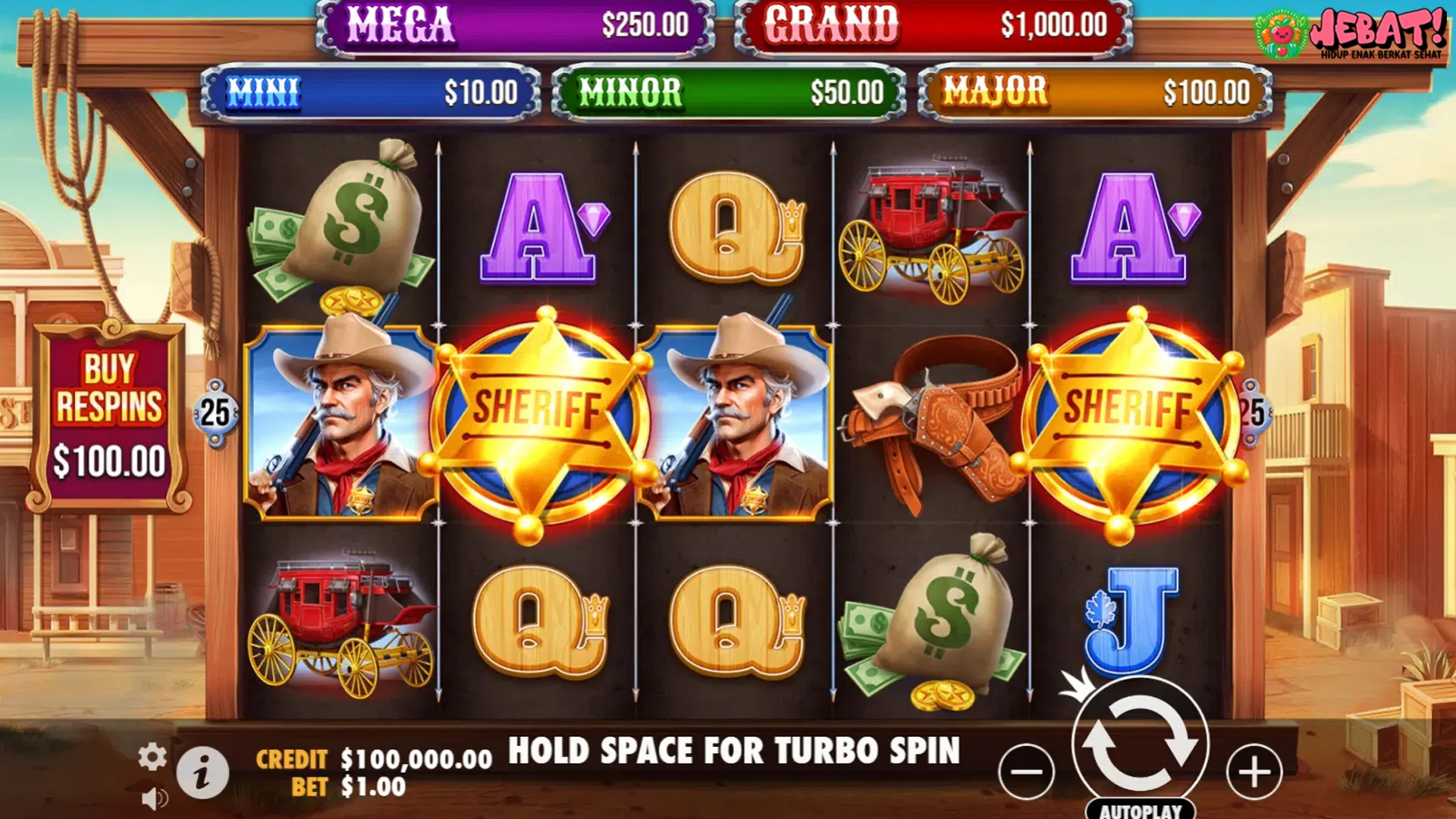This screenshot has width=1456, height=819.
Task: Open the Autoplay options
Action: (x=1141, y=810)
